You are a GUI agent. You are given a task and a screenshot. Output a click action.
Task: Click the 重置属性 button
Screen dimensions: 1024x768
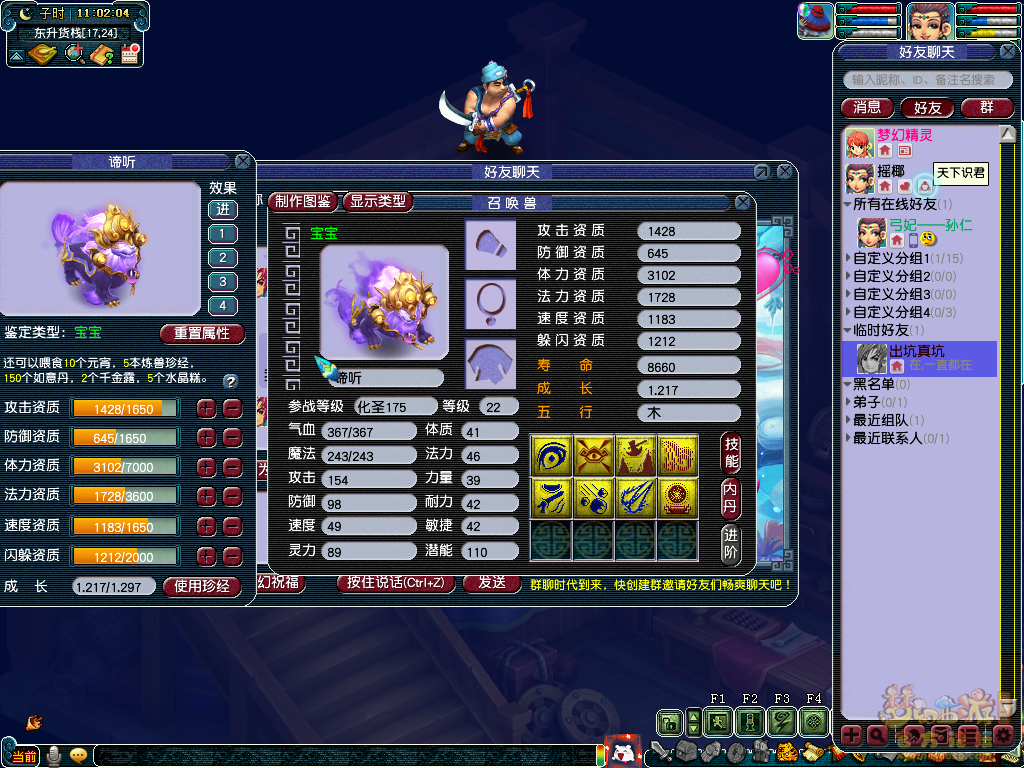tap(201, 333)
